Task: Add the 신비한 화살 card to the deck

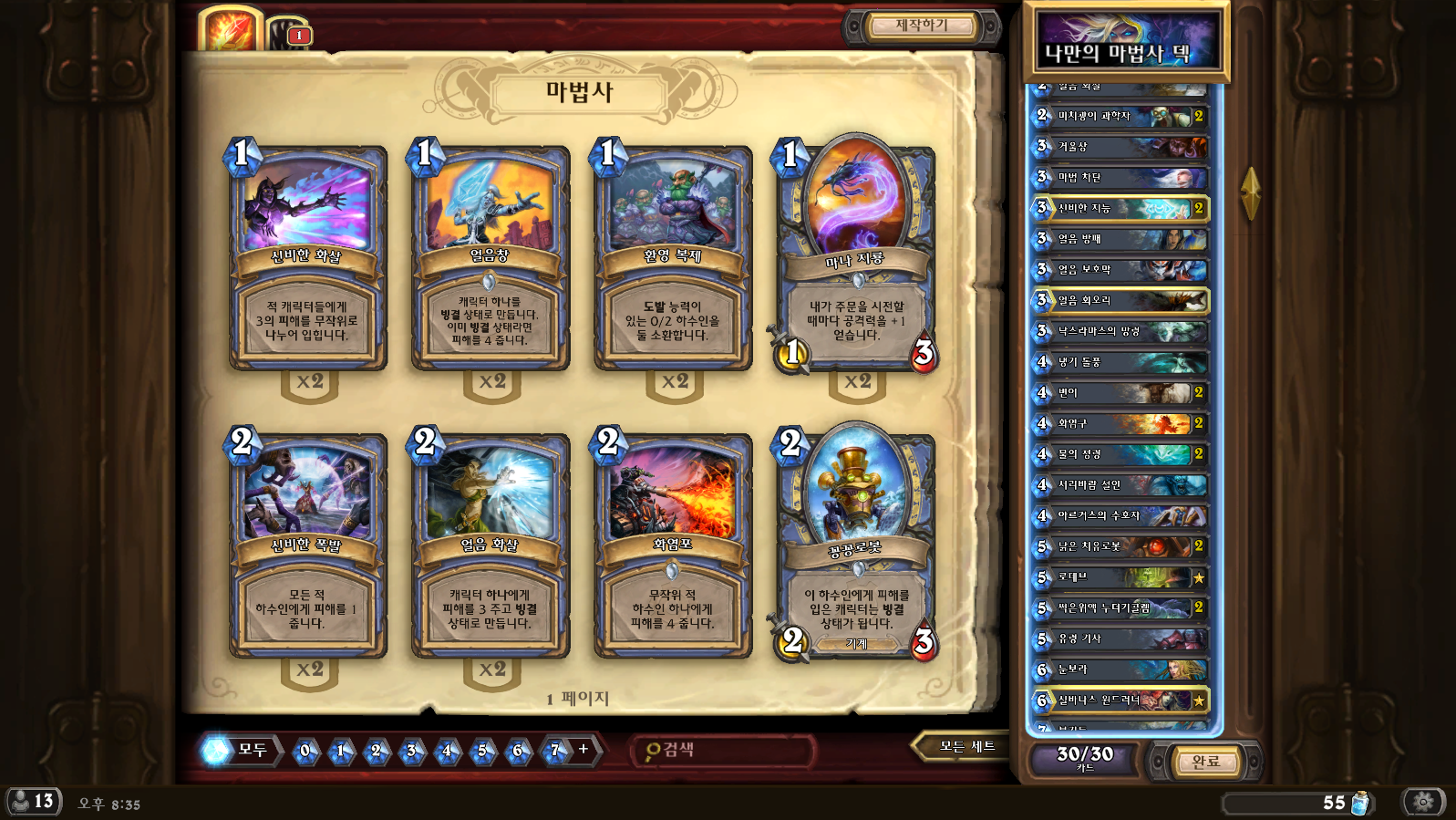Action: coord(307,260)
